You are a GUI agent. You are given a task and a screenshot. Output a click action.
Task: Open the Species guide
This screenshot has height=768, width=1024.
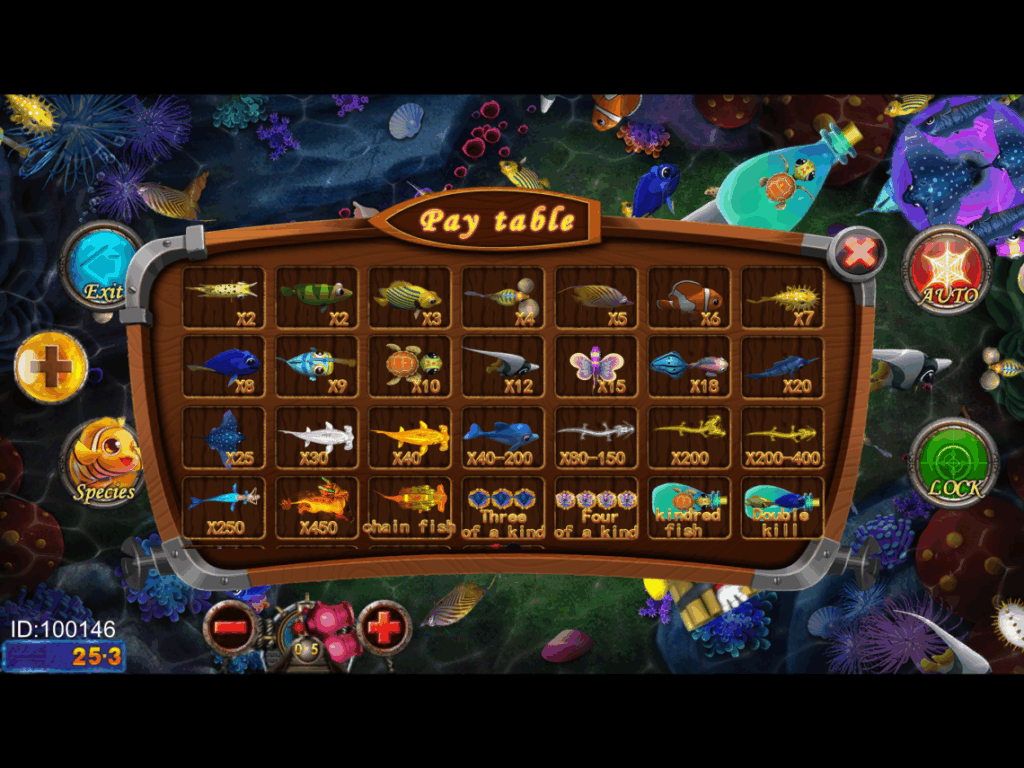click(x=105, y=463)
